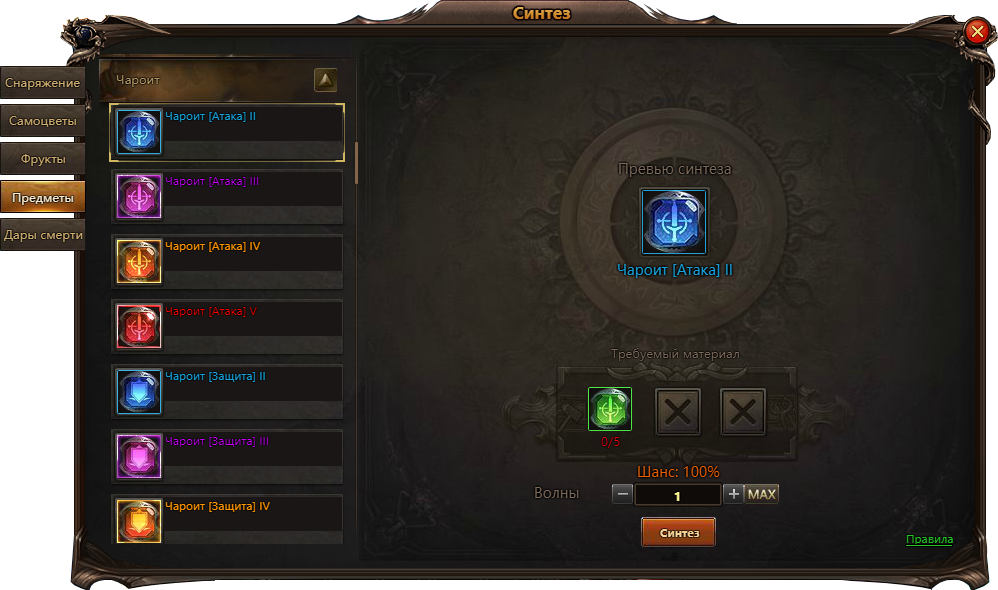Choose the Предметы tab
The height and width of the screenshot is (590, 998).
click(x=42, y=197)
